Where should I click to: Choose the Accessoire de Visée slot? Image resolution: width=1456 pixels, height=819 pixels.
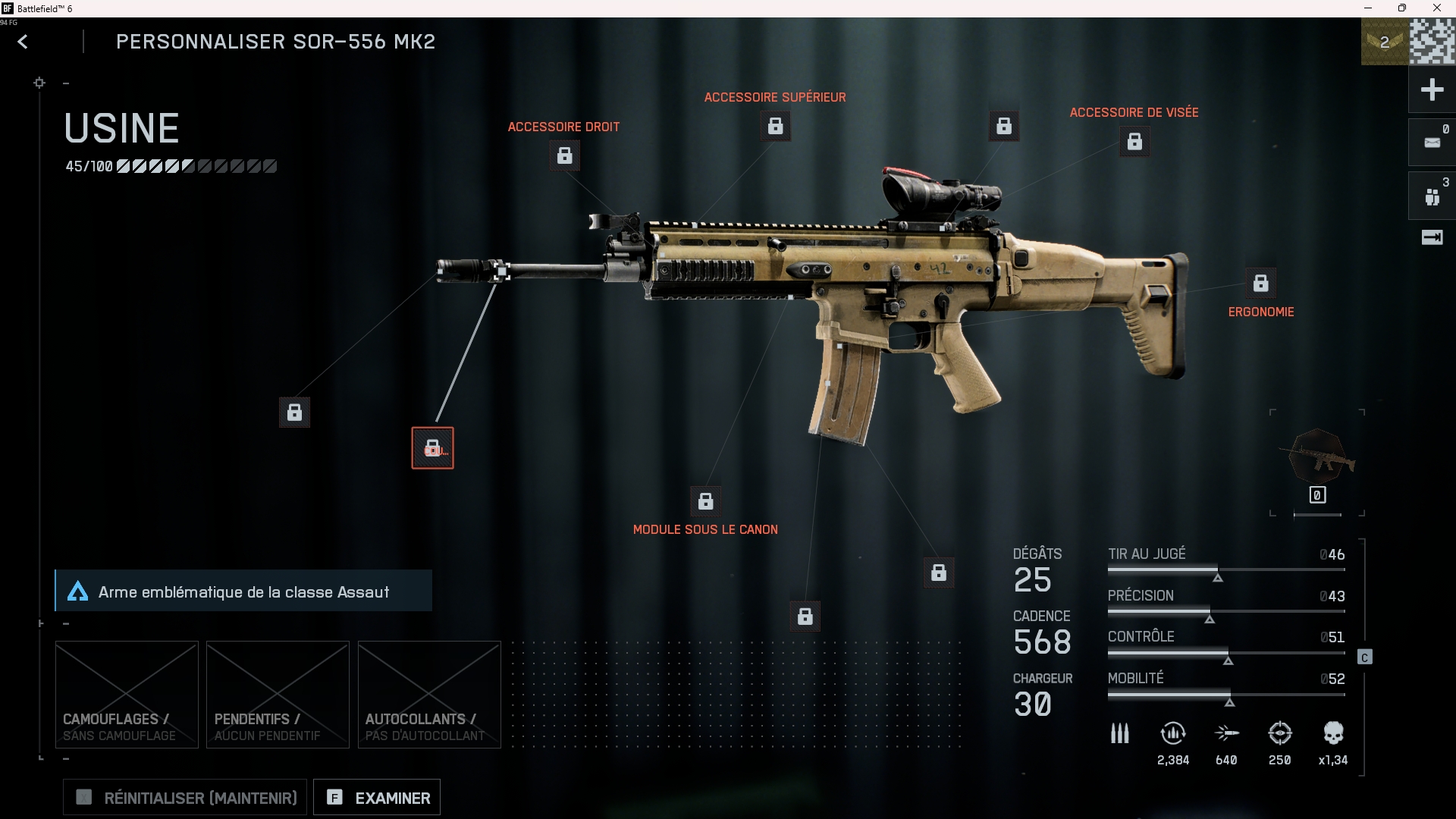(1134, 142)
